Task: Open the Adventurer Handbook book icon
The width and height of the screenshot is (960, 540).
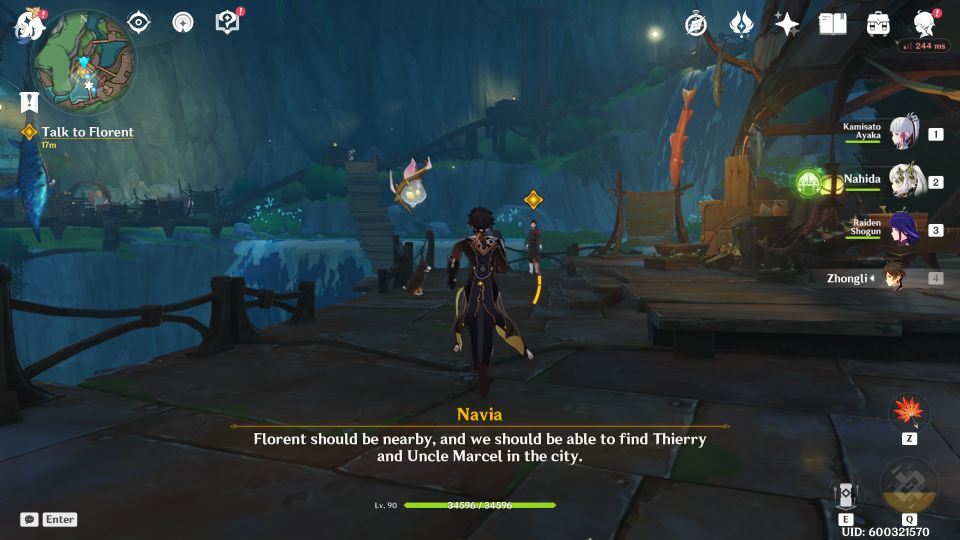Action: pos(832,24)
